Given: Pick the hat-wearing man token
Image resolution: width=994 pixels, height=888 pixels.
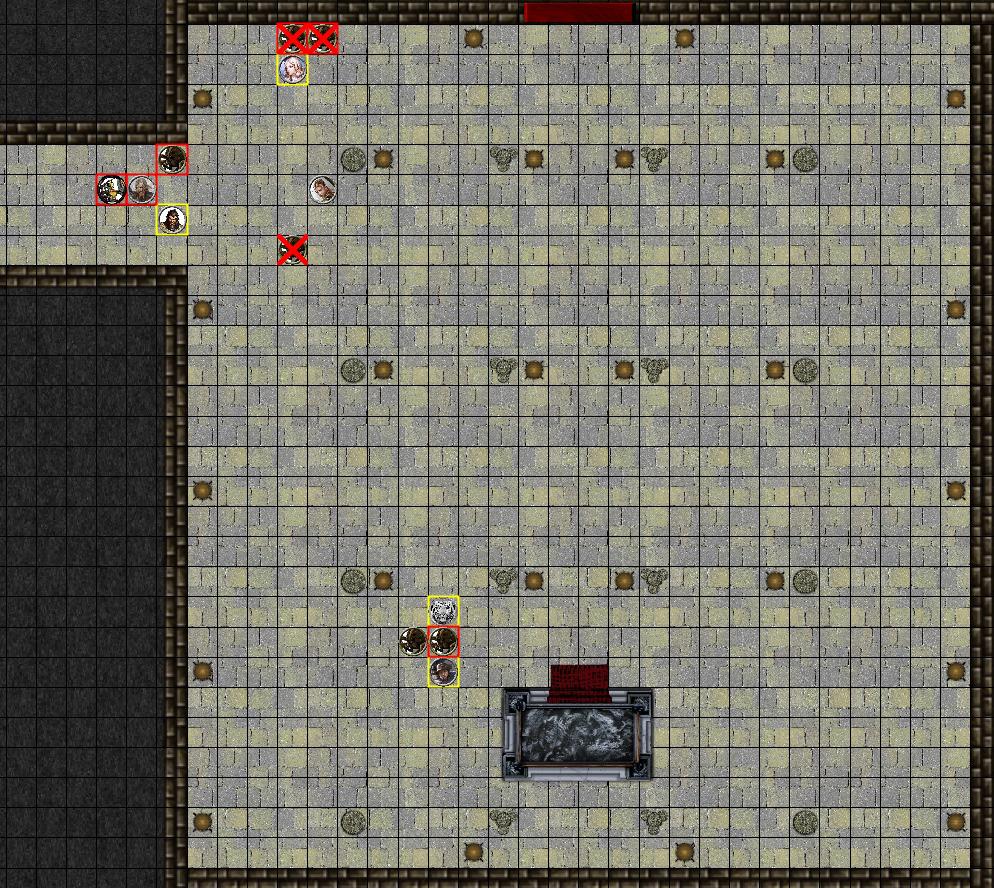Looking at the screenshot, I should (x=443, y=672).
